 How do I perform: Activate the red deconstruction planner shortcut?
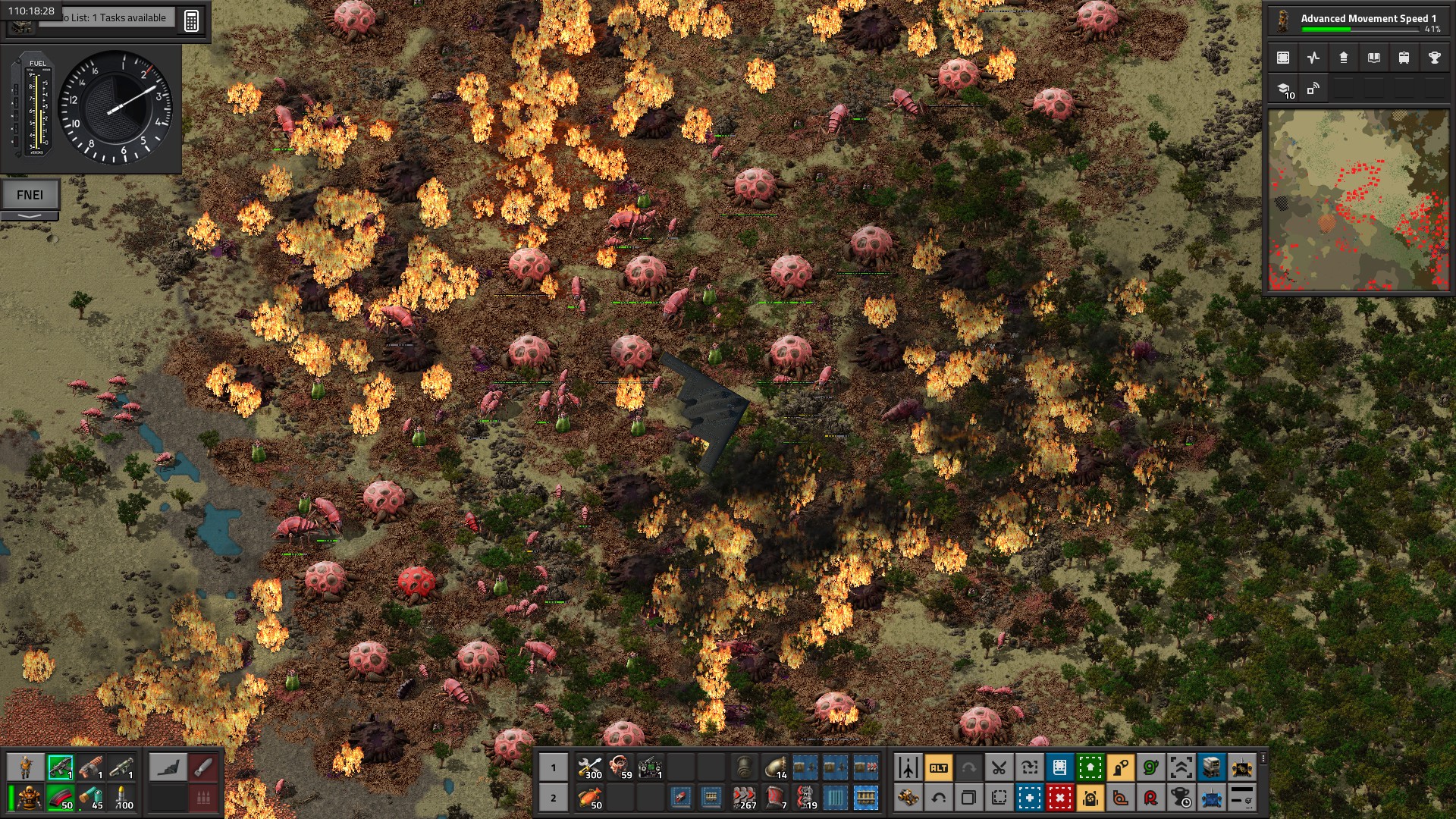coord(1059,798)
